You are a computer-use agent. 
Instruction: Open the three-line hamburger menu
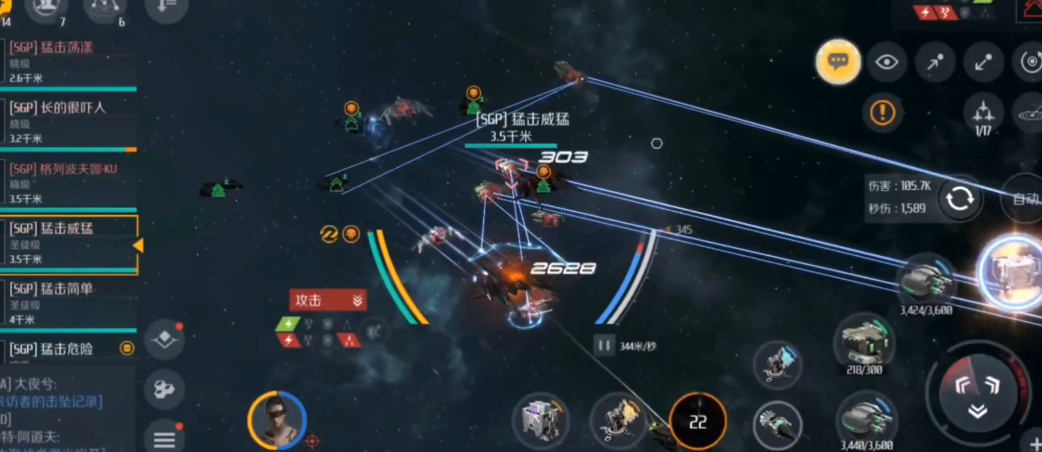164,437
